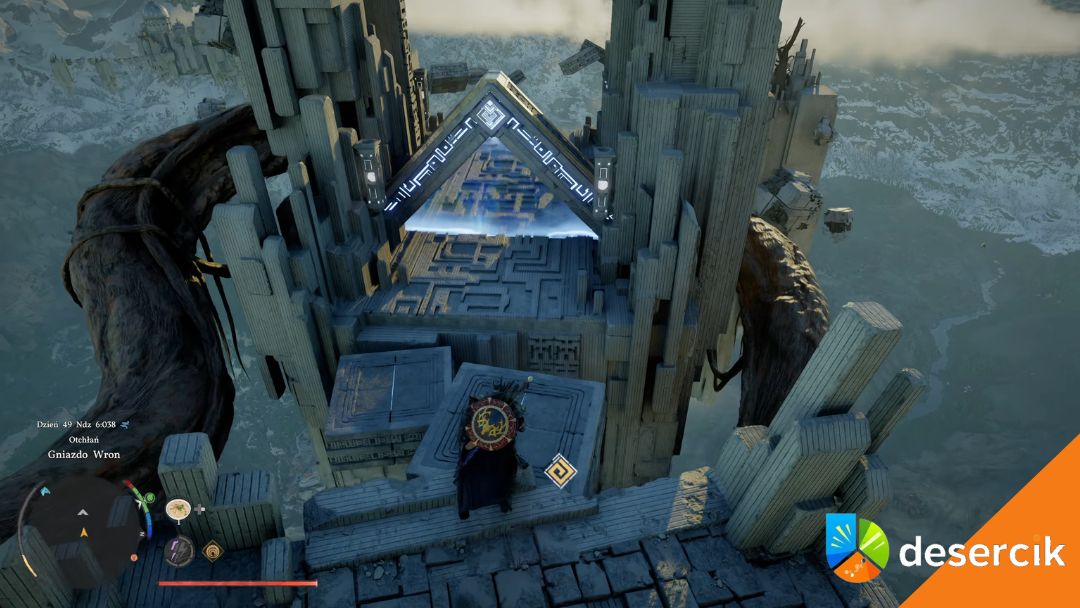Activate the purple lightning skill icon

[x=178, y=550]
